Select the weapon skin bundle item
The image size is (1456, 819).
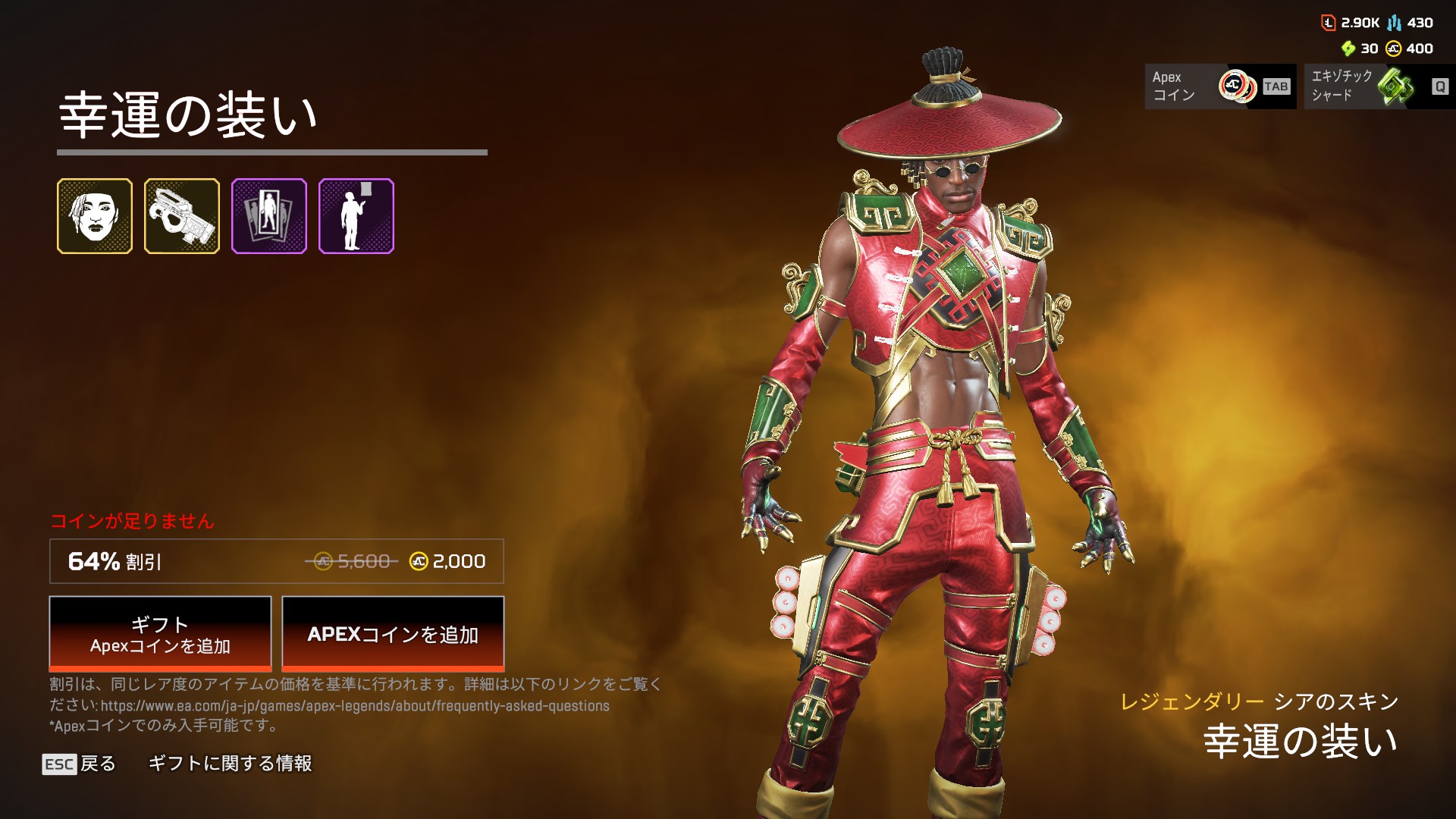pyautogui.click(x=182, y=216)
